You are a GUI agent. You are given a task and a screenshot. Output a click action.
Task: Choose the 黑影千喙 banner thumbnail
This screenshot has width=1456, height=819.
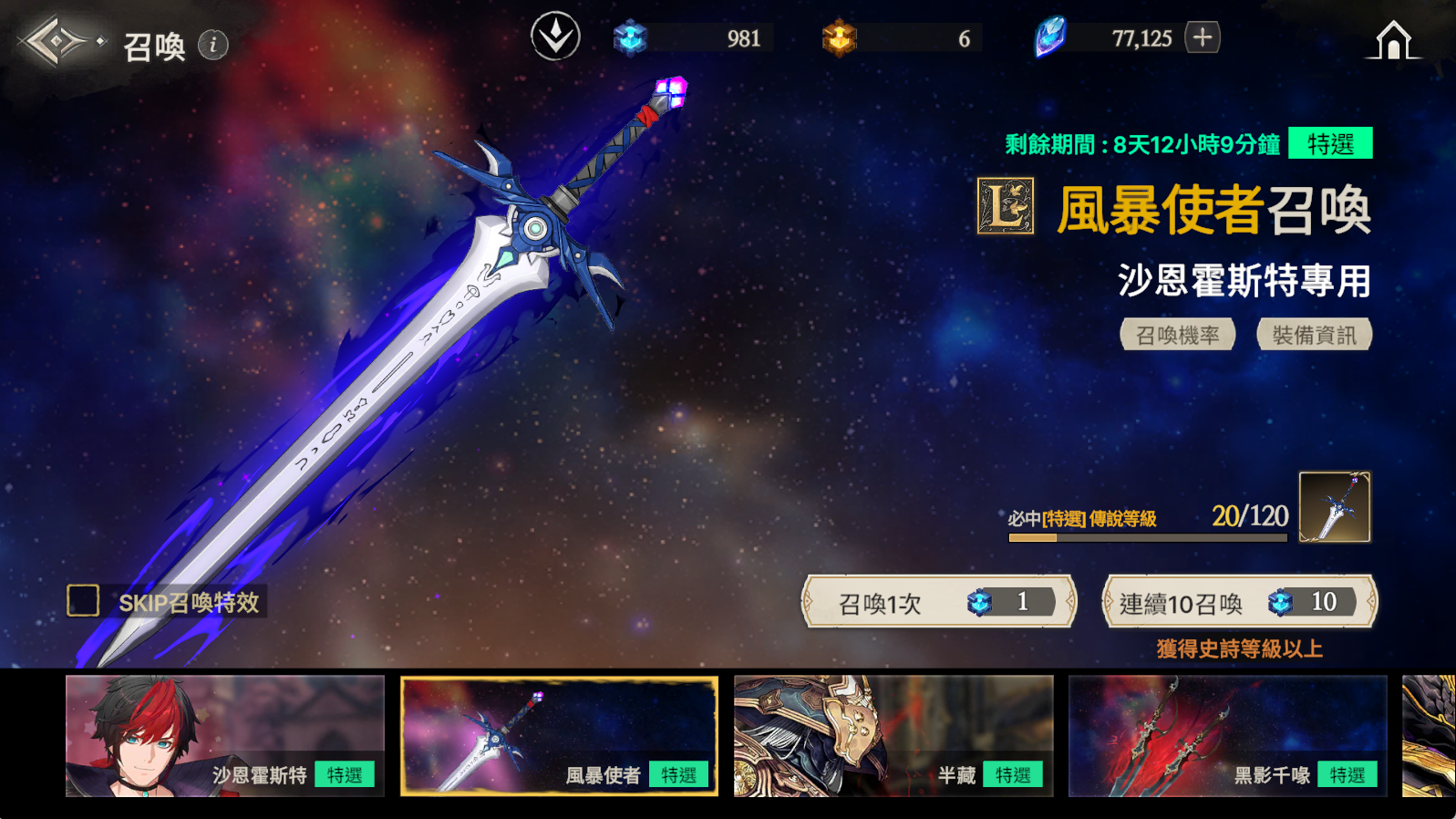[1227, 736]
